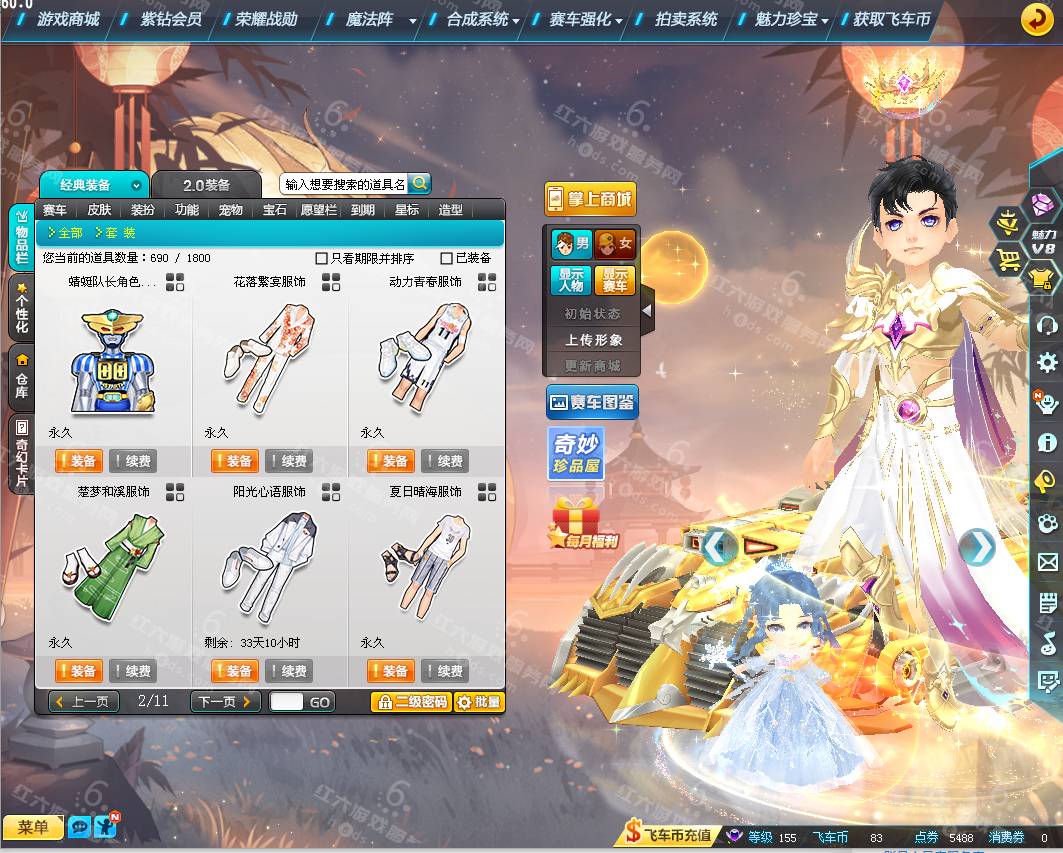Go to the next page with 下一页
This screenshot has width=1063, height=853.
coord(225,702)
